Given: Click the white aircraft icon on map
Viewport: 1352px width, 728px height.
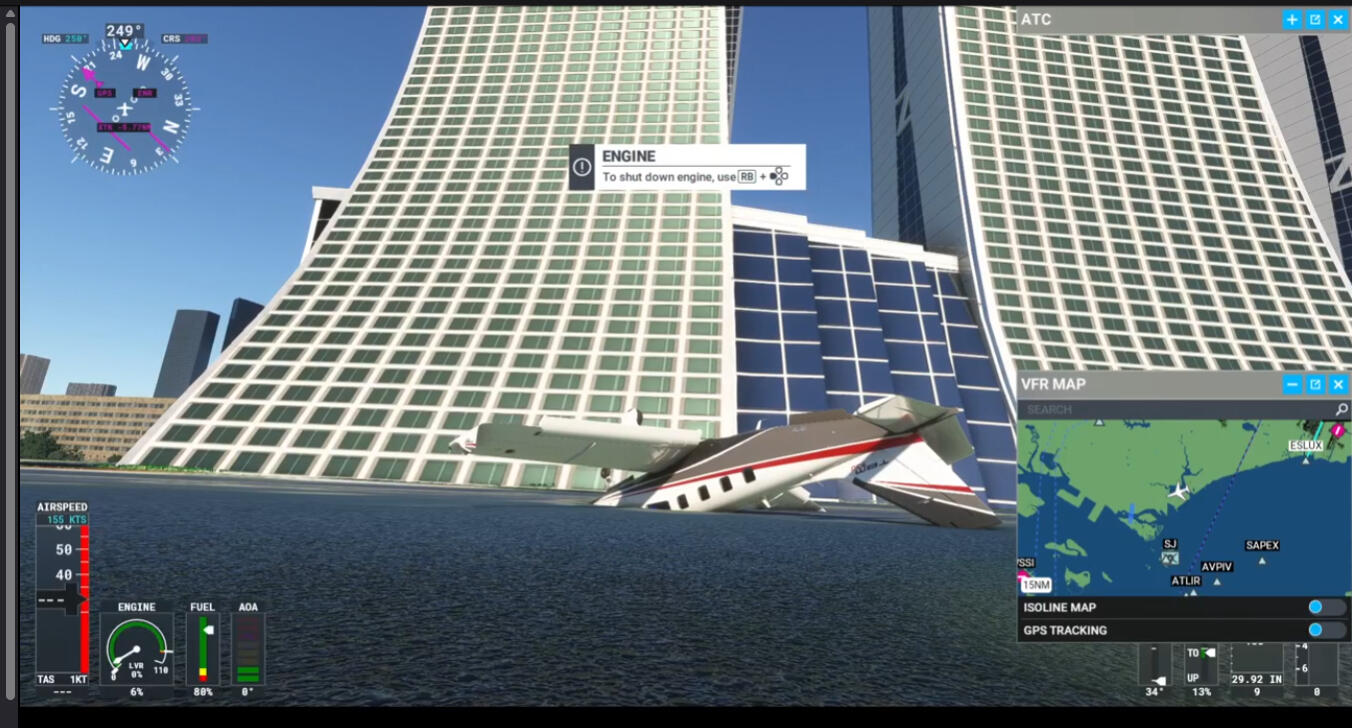Looking at the screenshot, I should (1179, 491).
